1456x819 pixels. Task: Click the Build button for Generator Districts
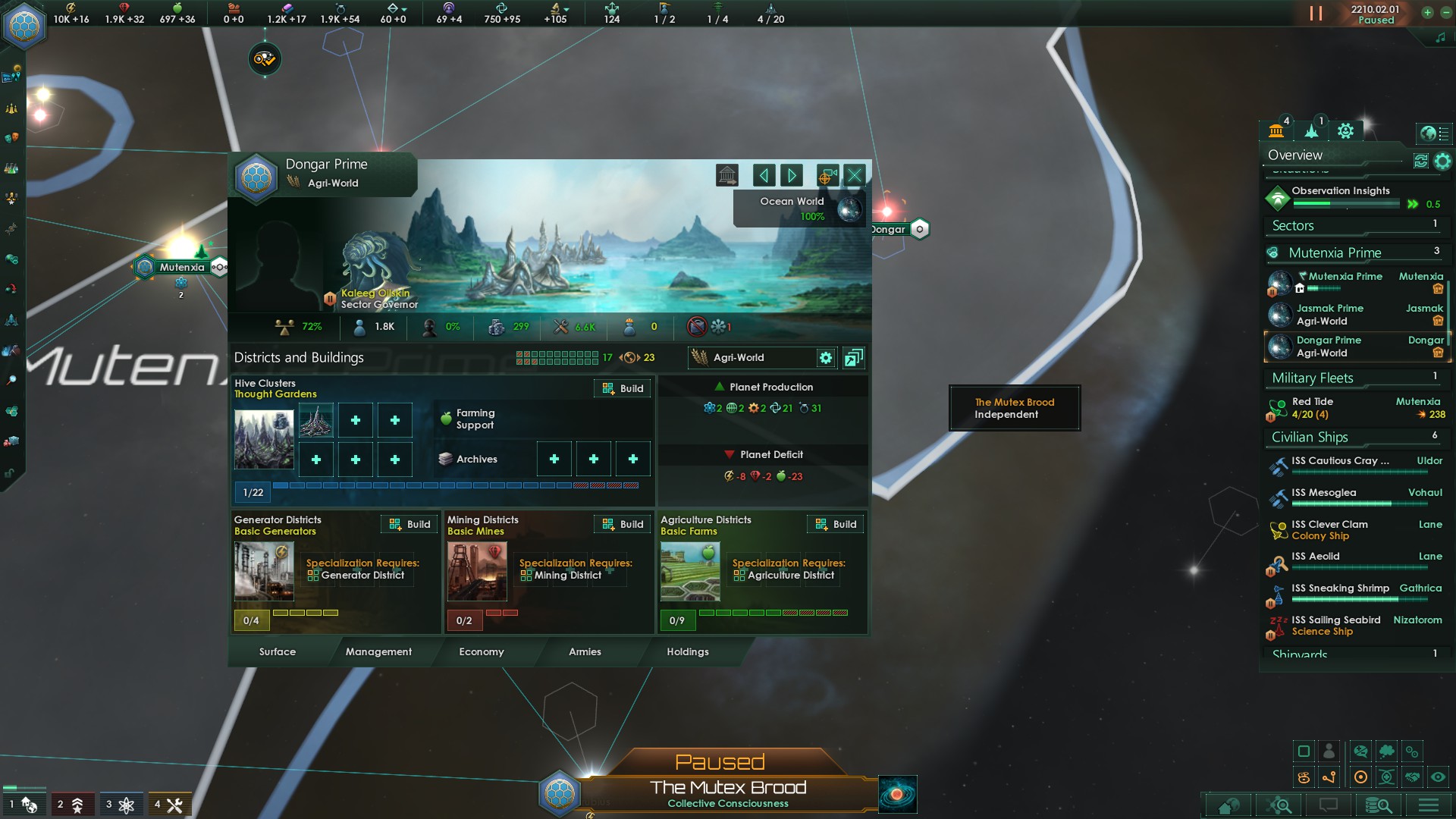tap(409, 524)
